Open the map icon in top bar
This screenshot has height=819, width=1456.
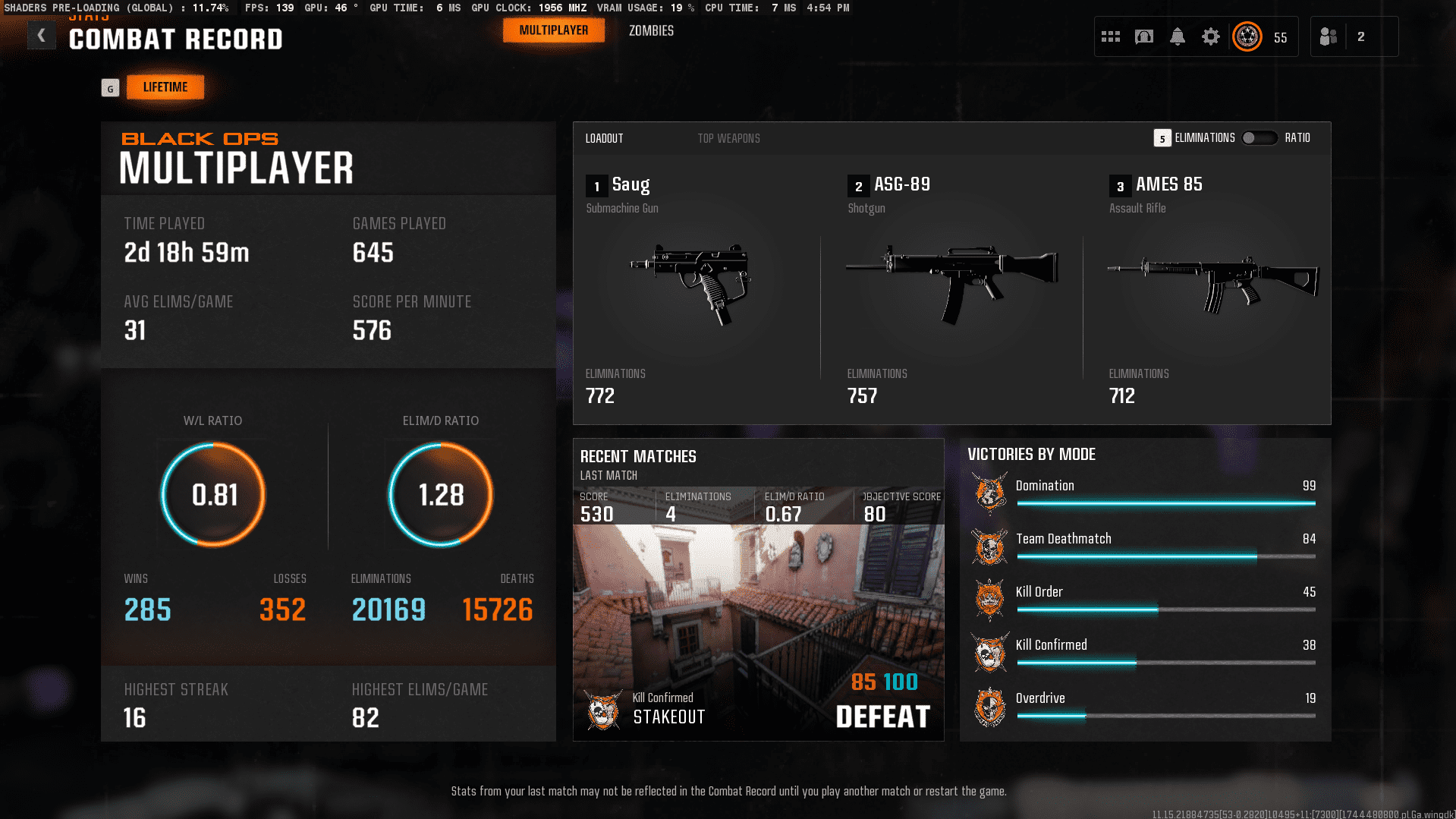point(1144,36)
